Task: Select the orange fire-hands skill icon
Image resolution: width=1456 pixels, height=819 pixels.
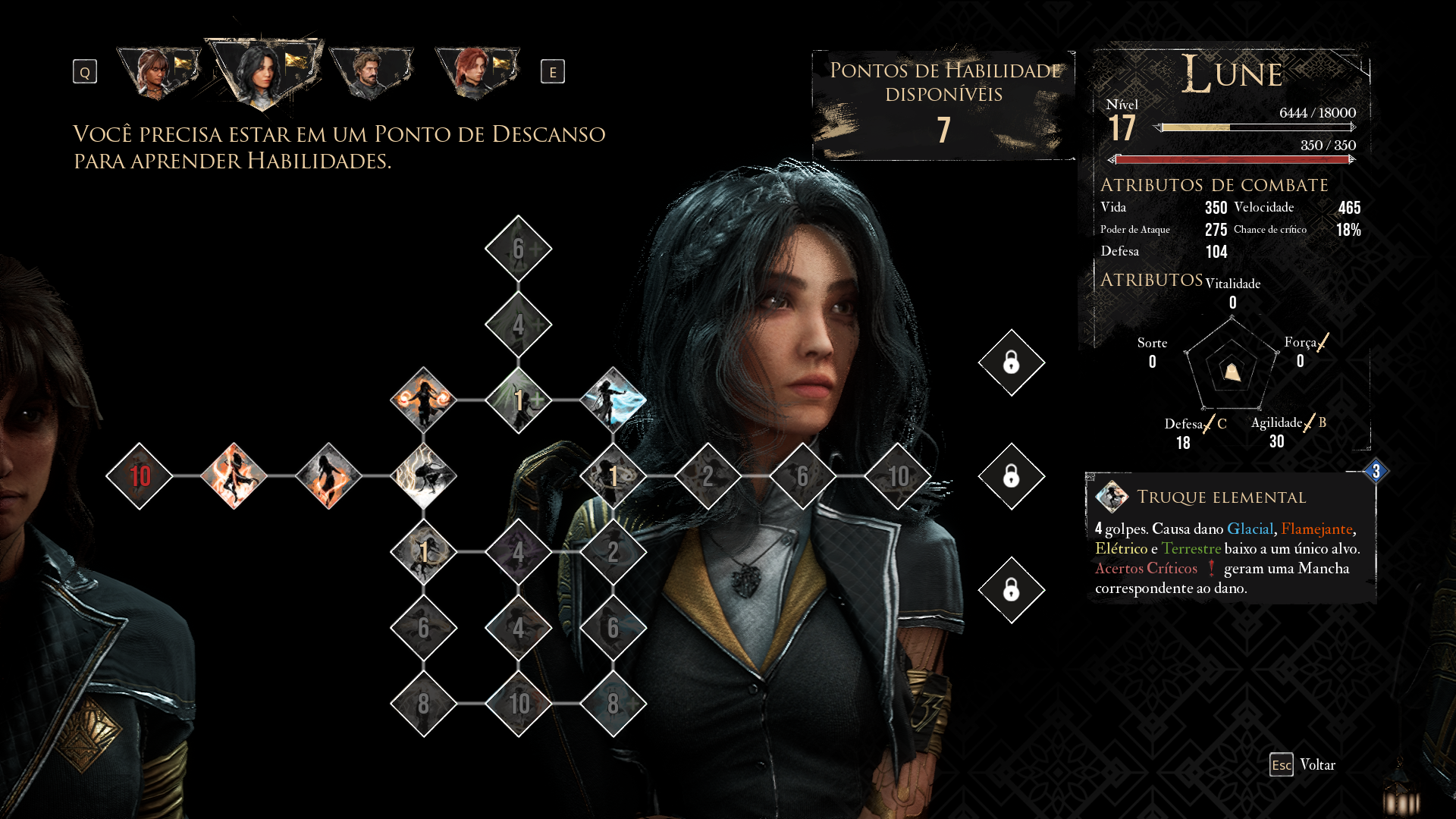Action: coord(423,400)
